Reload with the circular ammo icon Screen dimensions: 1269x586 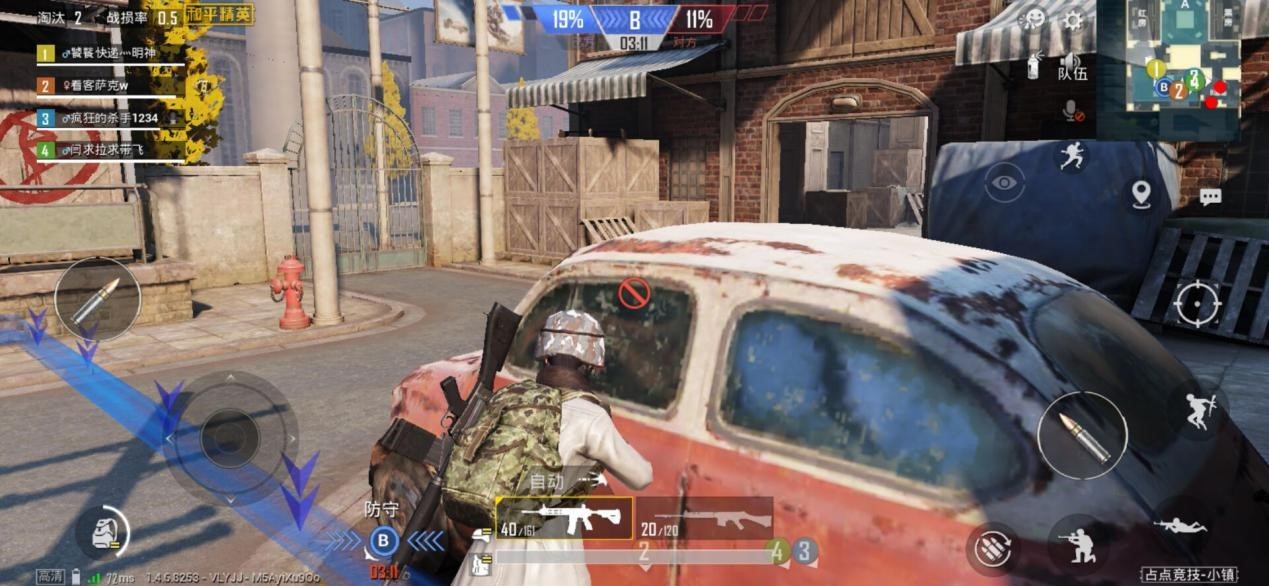pos(993,549)
